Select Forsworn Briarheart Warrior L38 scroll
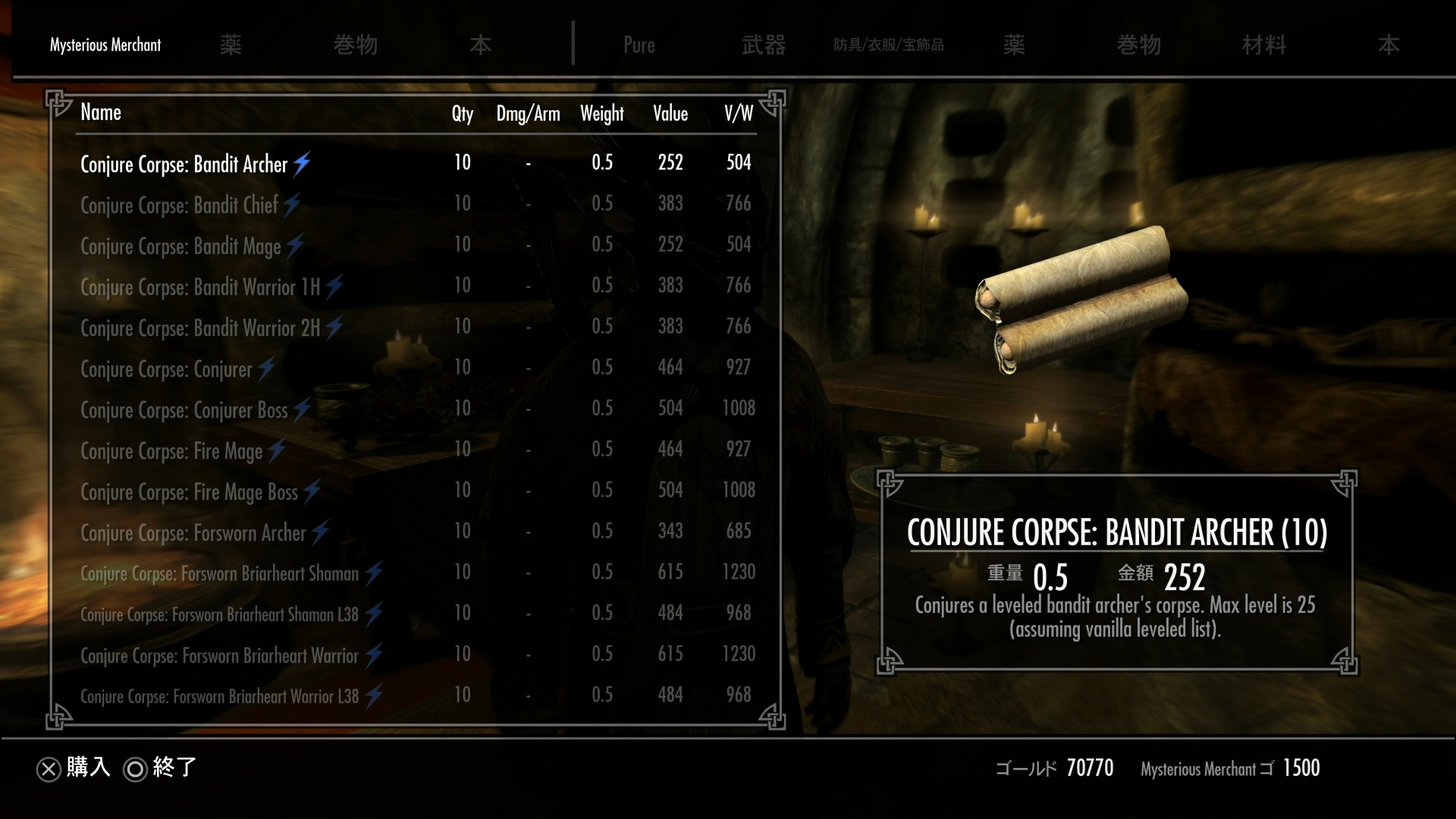Screen dimensions: 1456x819 point(219,696)
